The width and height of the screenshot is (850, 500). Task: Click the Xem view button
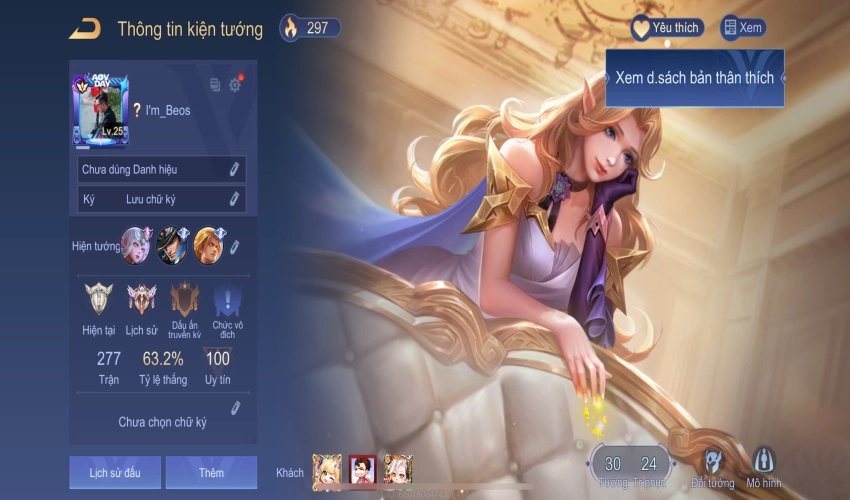(743, 28)
